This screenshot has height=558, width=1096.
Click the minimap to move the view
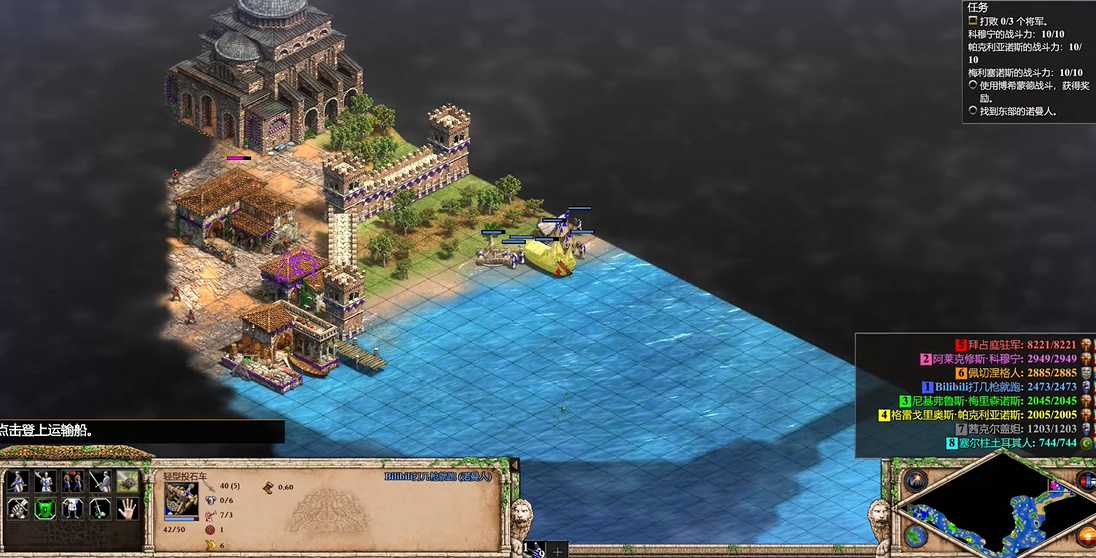[1000, 510]
